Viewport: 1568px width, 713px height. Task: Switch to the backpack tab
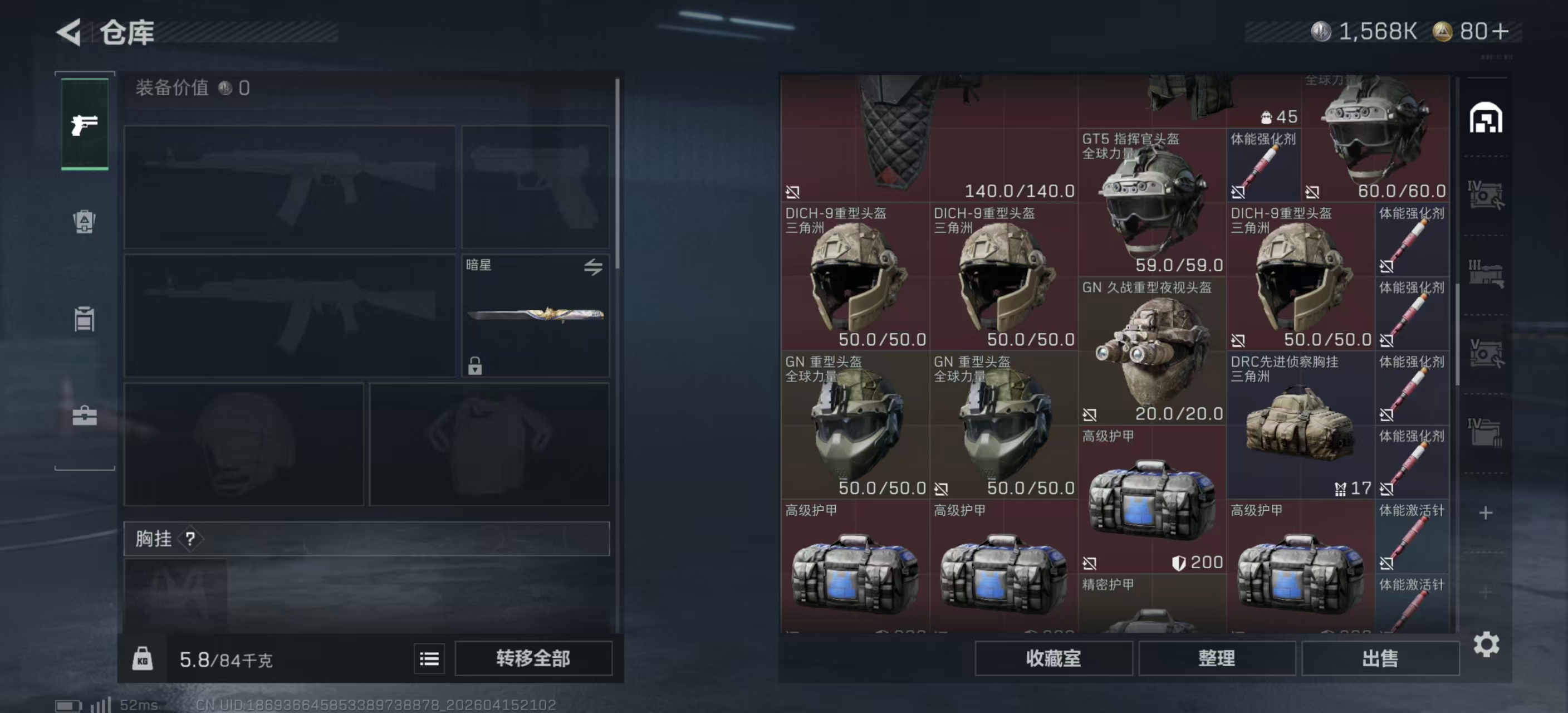pyautogui.click(x=85, y=222)
